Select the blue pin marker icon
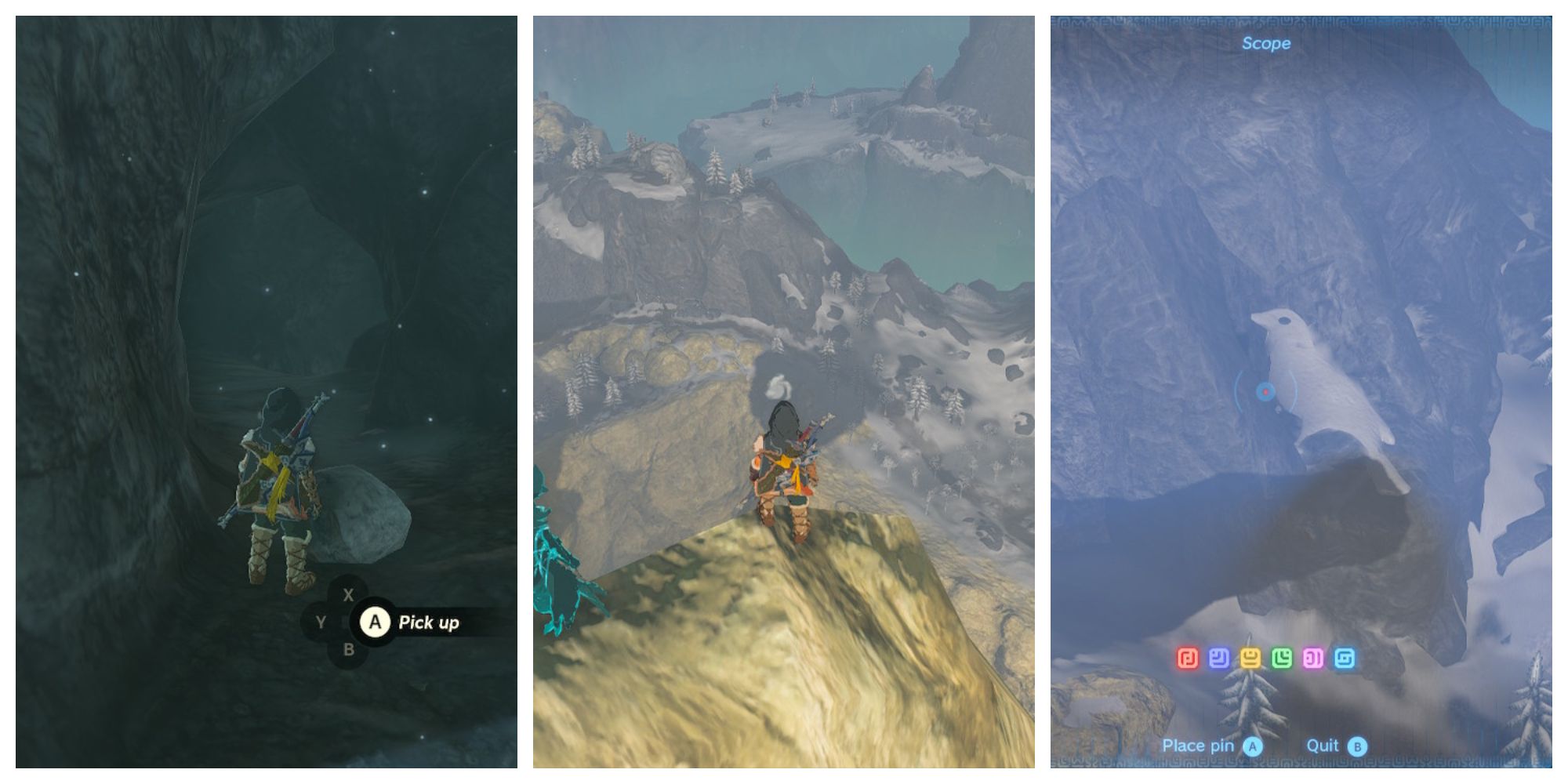The image size is (1568, 784). pos(1219,657)
